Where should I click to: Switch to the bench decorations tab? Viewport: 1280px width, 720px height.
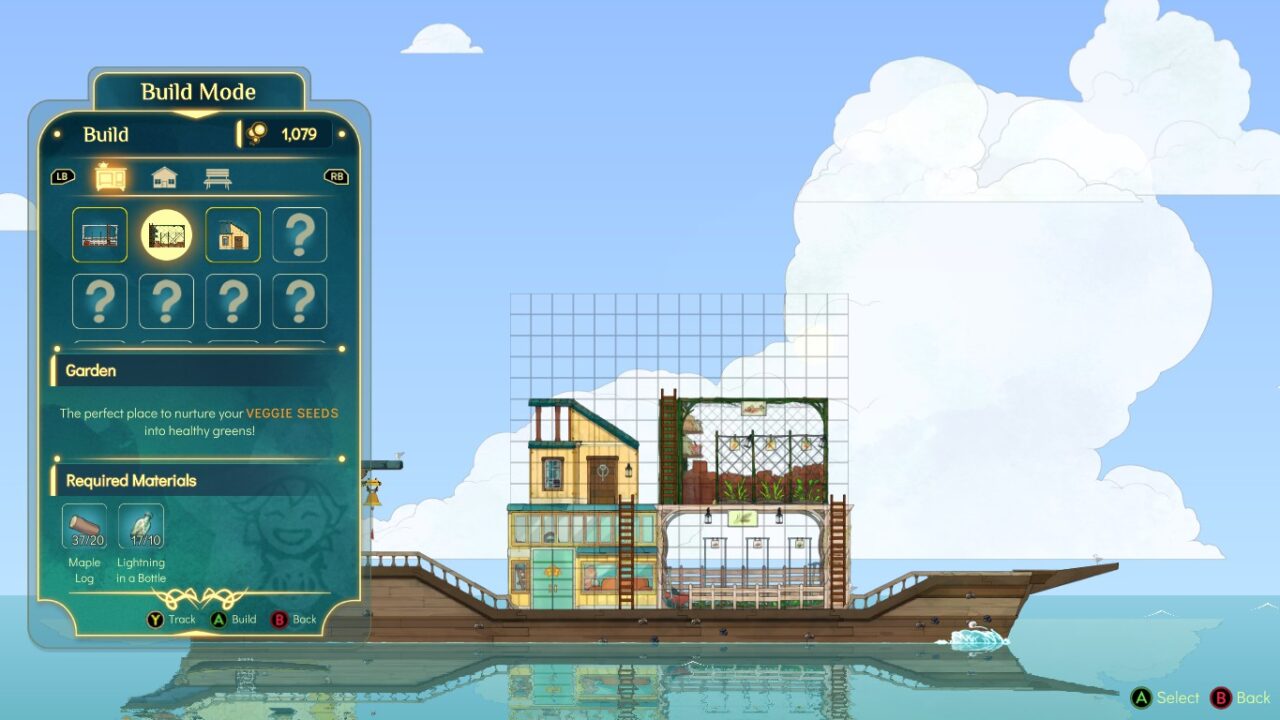coord(217,177)
